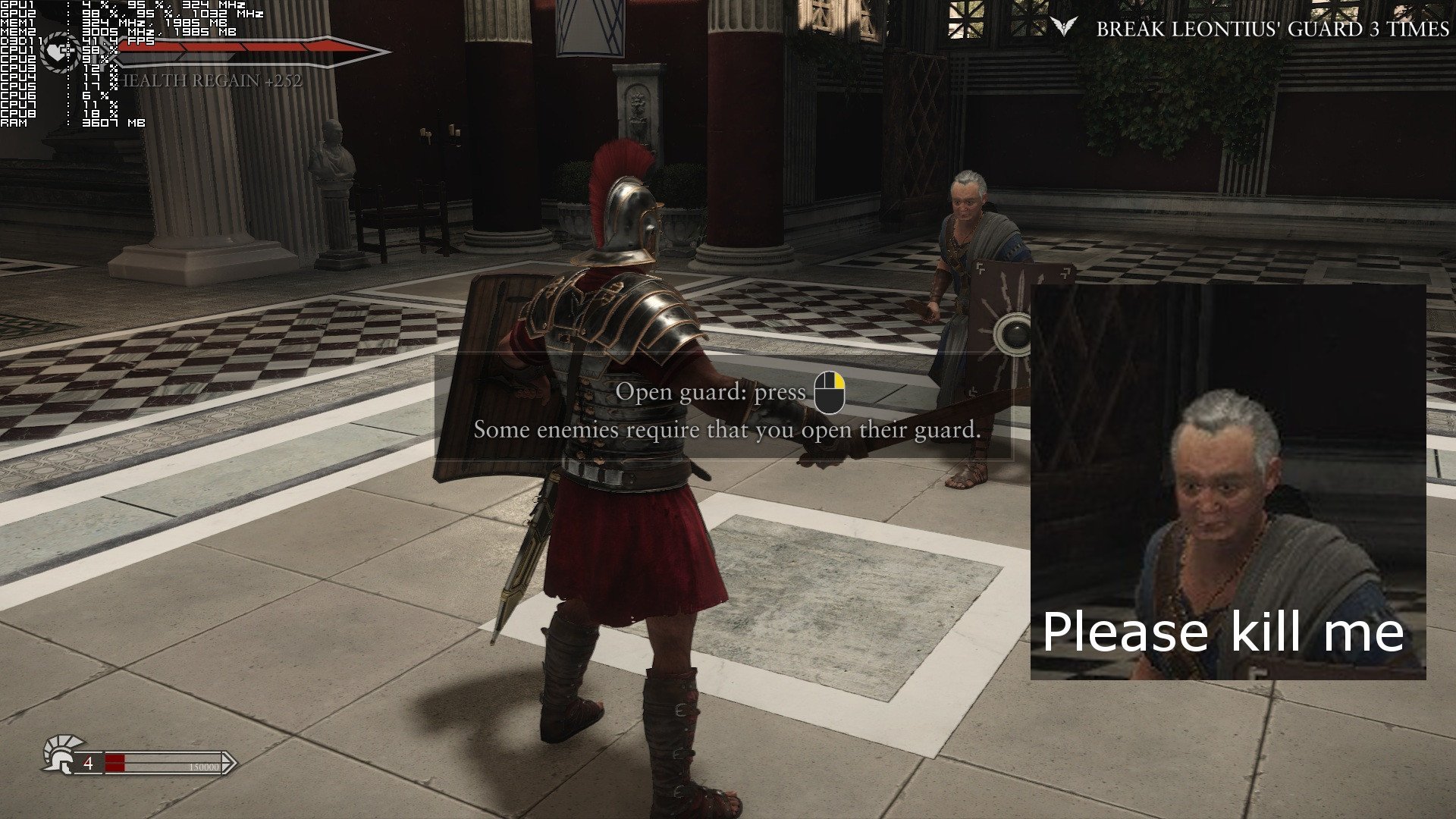
Task: Select the winged emblem beside the objective
Action: (x=1064, y=28)
